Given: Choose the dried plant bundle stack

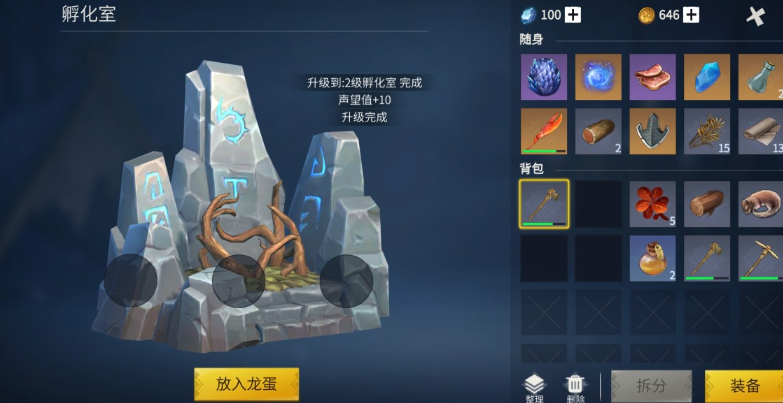Looking at the screenshot, I should click(707, 131).
